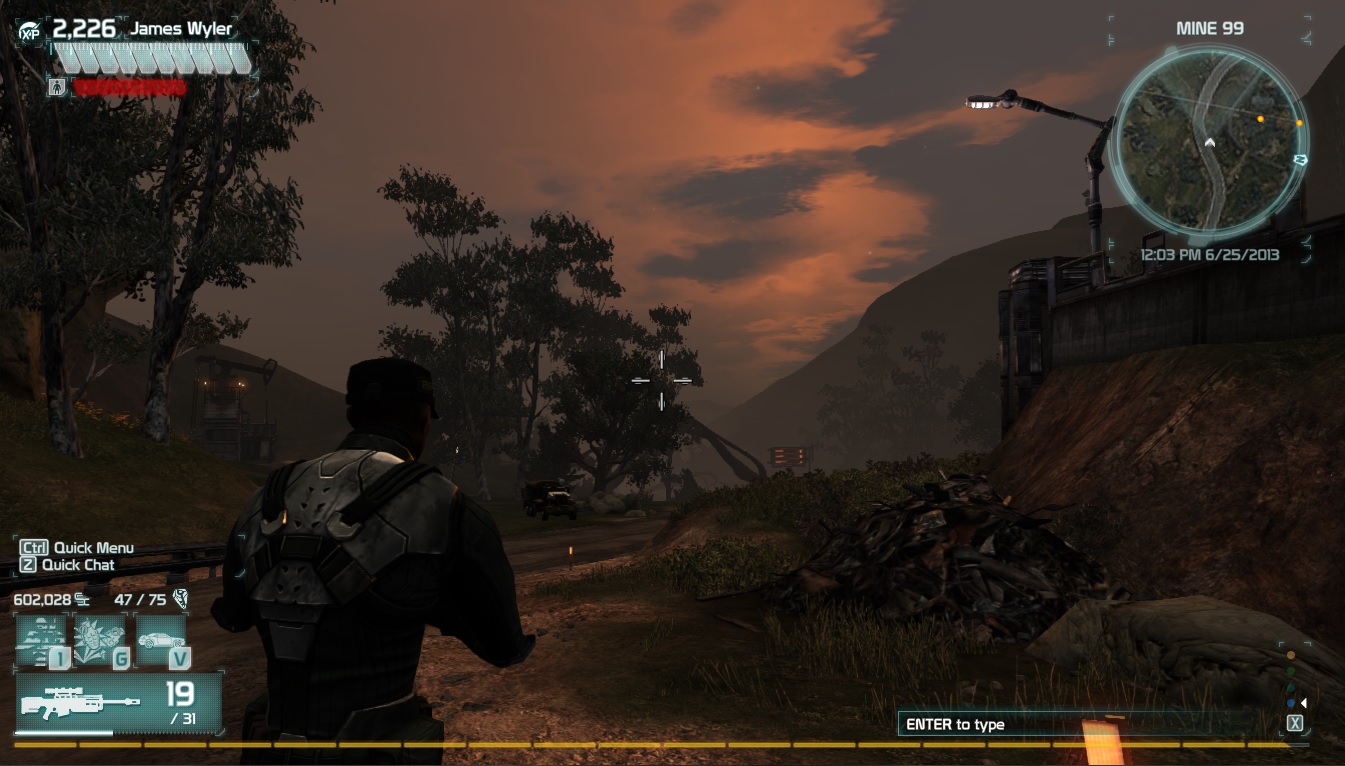Image resolution: width=1345 pixels, height=766 pixels.
Task: Select the cloak ability icon
Action: click(41, 641)
